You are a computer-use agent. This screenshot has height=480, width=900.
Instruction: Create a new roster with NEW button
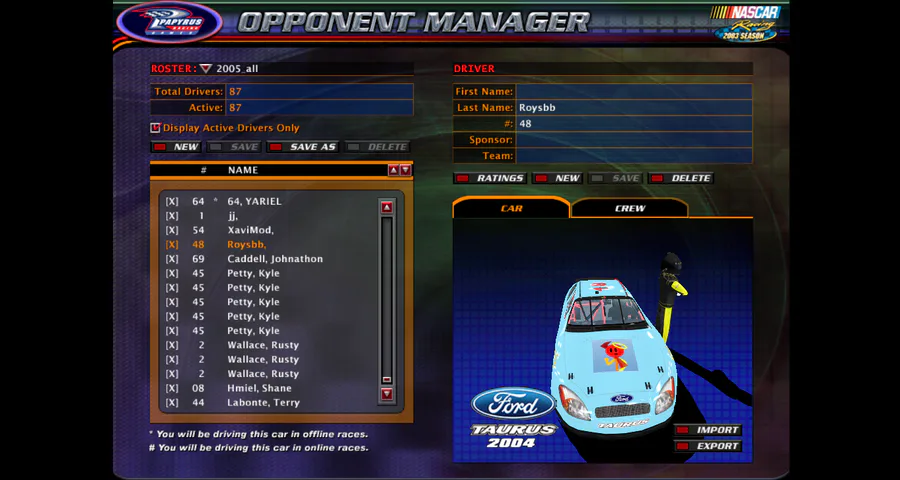(x=177, y=147)
